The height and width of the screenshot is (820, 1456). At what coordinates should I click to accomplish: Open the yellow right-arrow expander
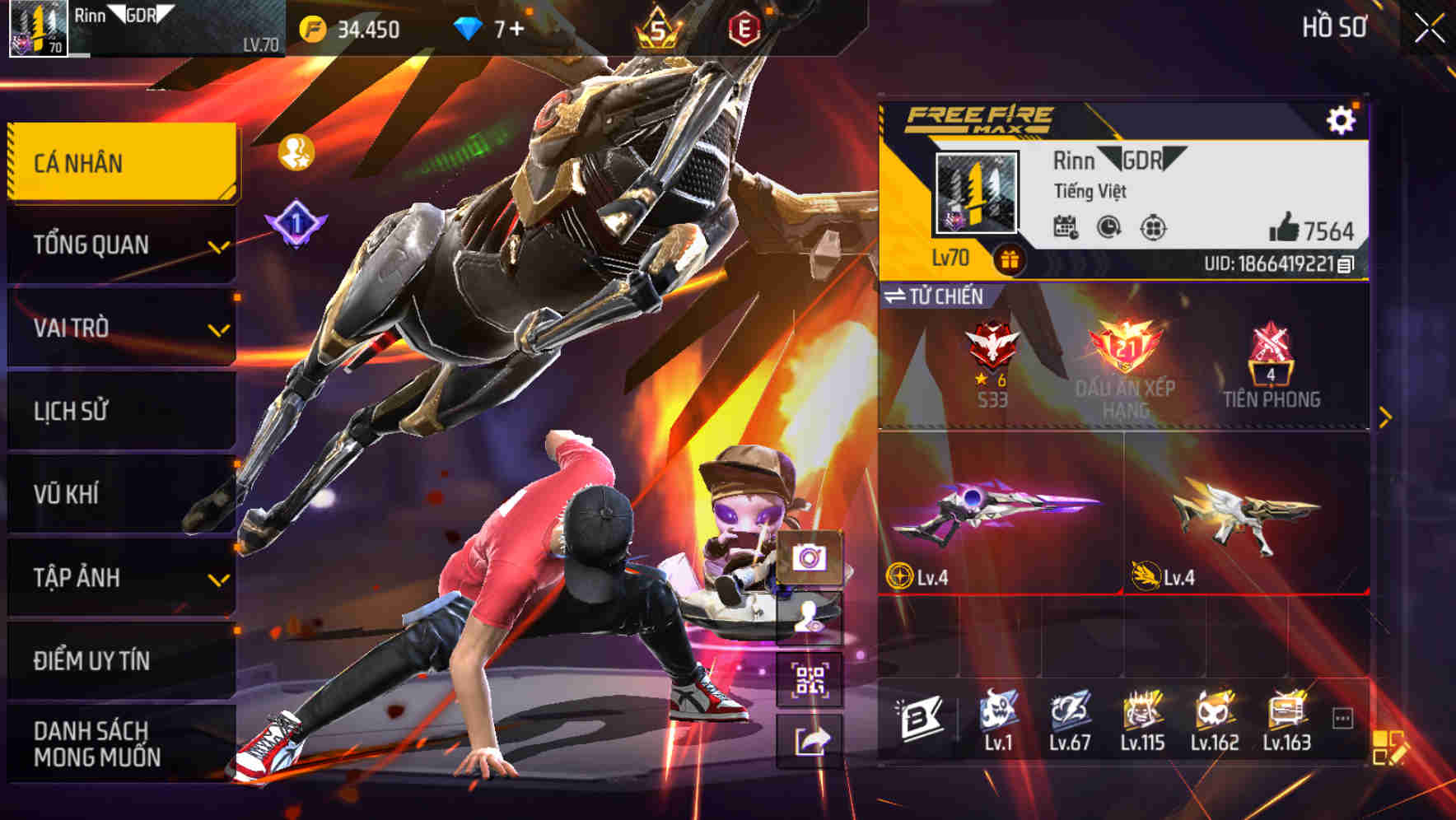point(1386,417)
